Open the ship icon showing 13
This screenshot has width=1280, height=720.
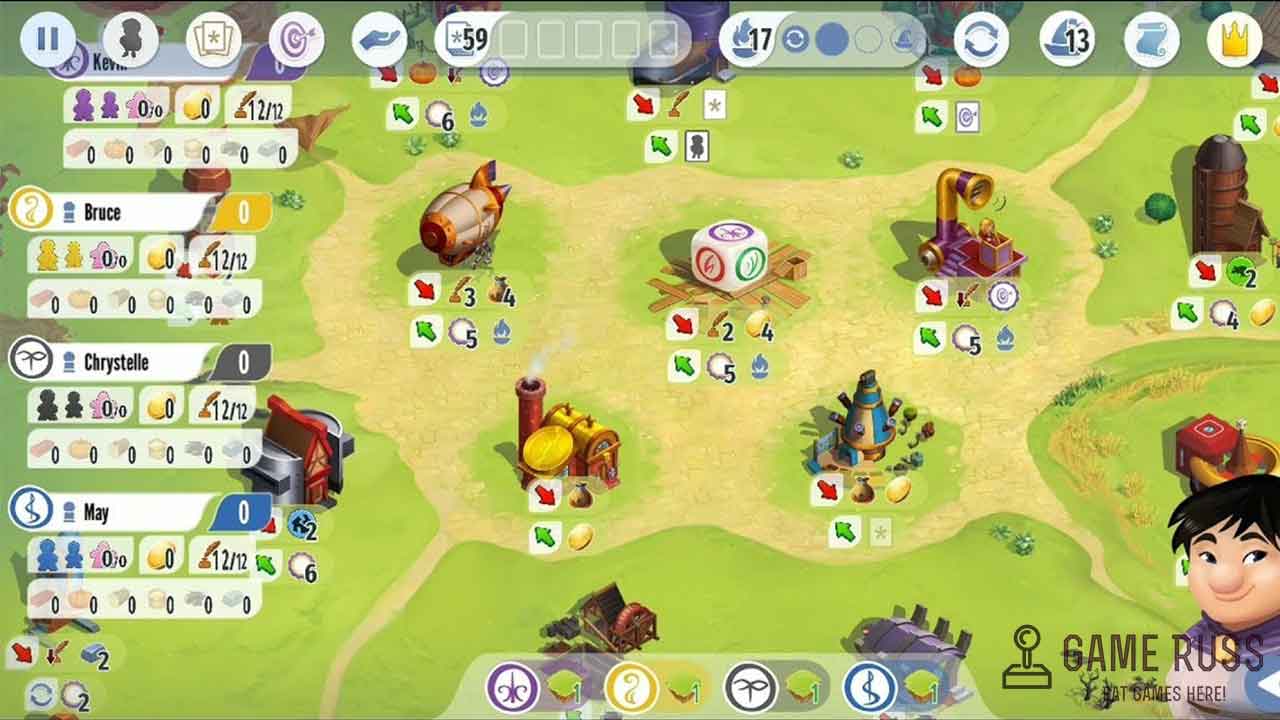click(1066, 40)
